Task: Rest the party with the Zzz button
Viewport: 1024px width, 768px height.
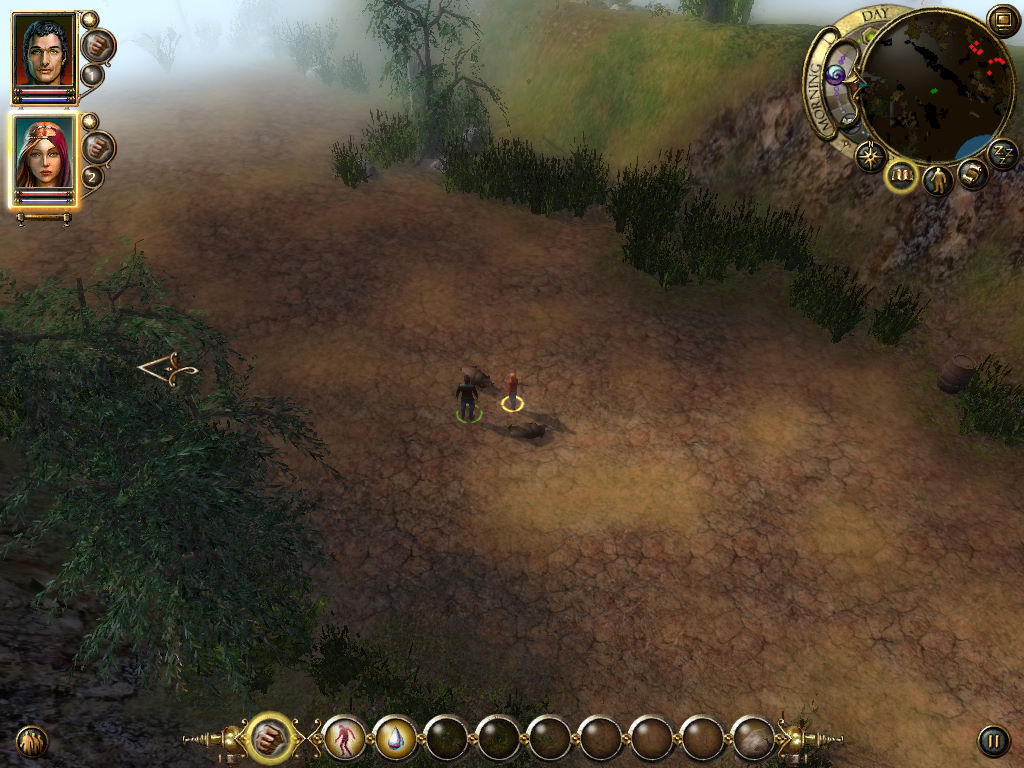Action: 1003,153
